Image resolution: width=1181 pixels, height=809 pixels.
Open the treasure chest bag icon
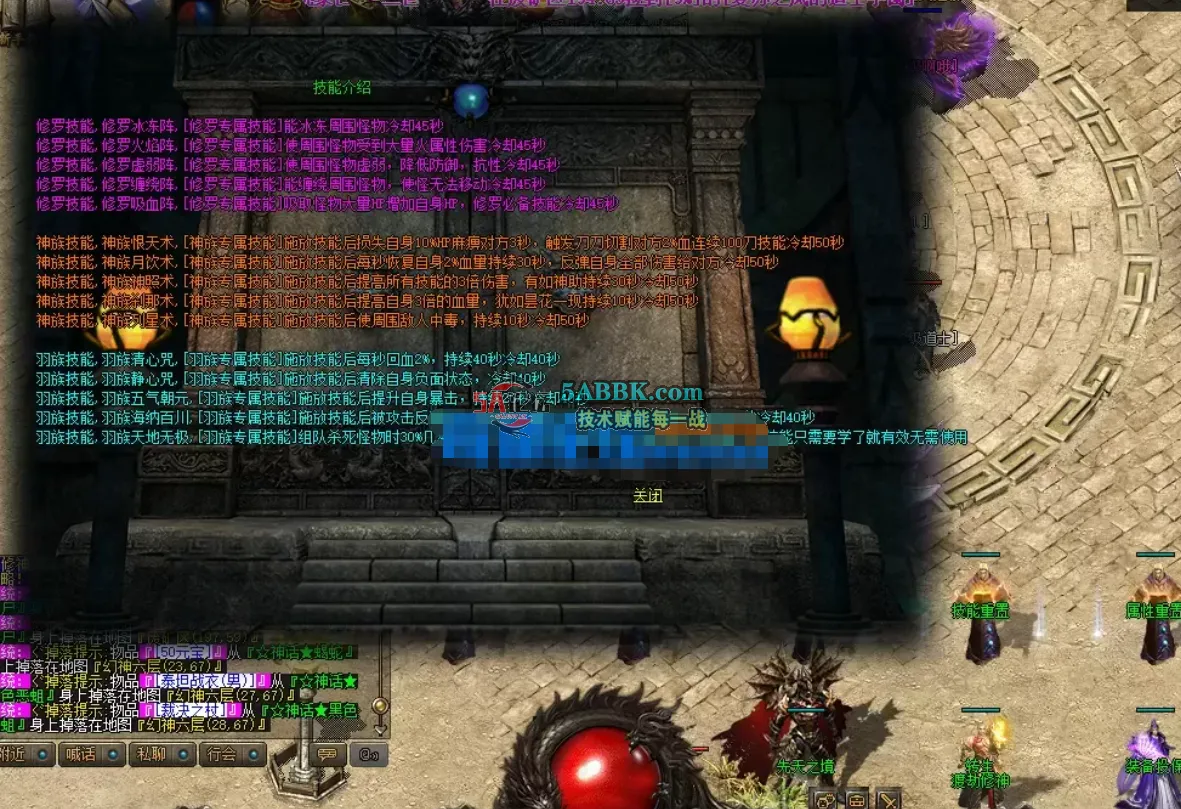coord(857,799)
